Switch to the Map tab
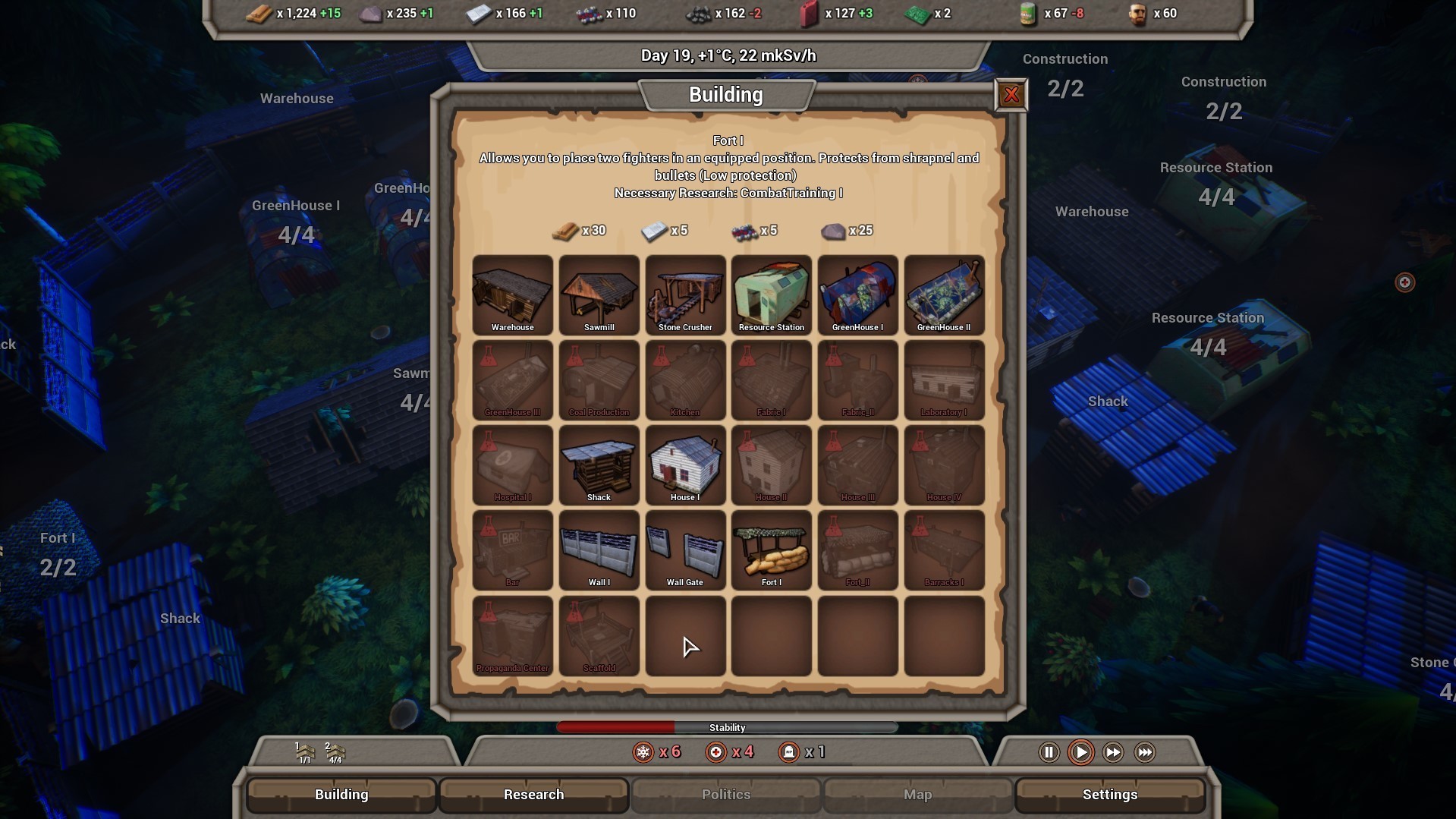The image size is (1456, 819). [x=917, y=795]
